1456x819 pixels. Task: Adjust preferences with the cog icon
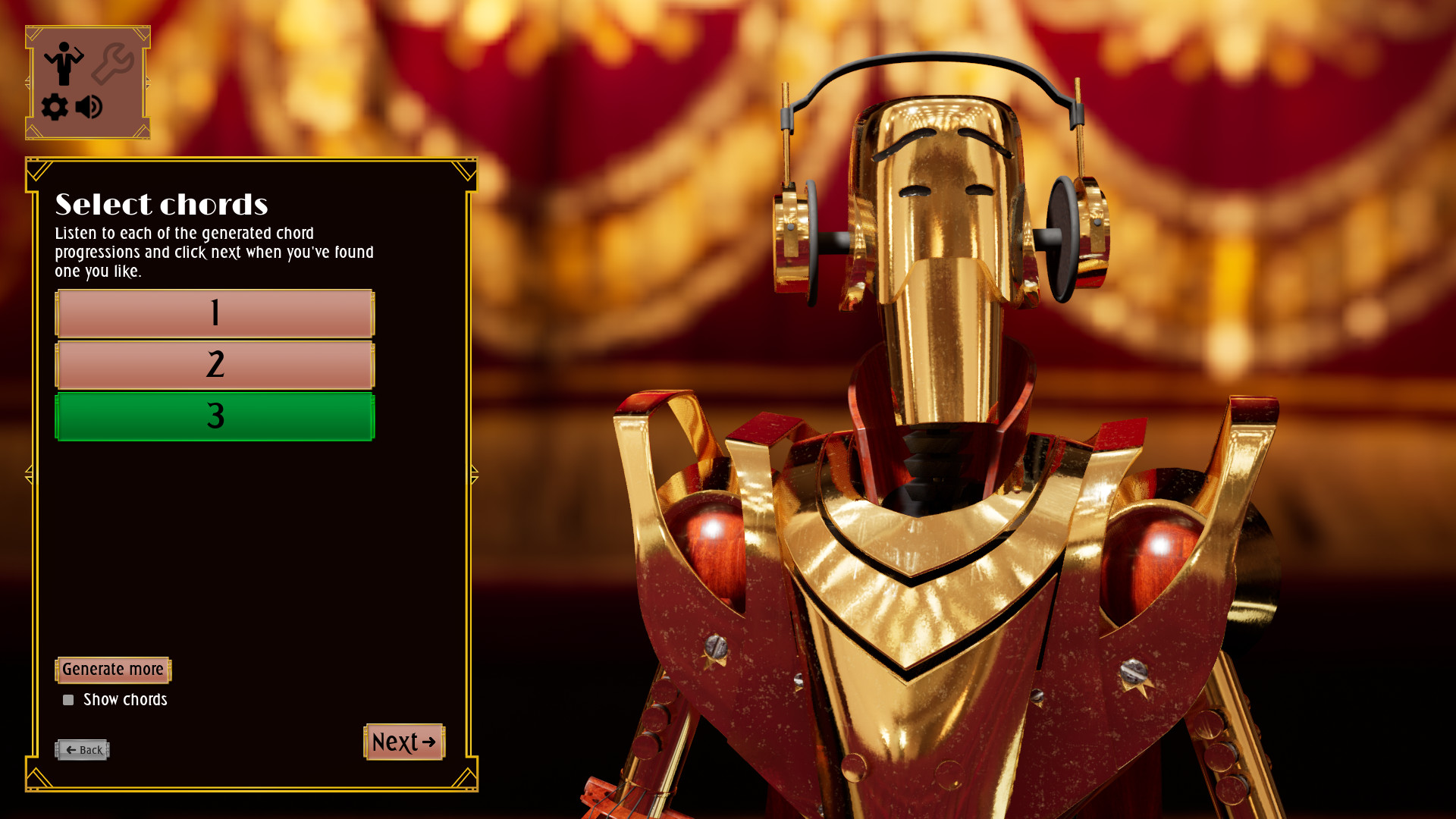[x=53, y=106]
